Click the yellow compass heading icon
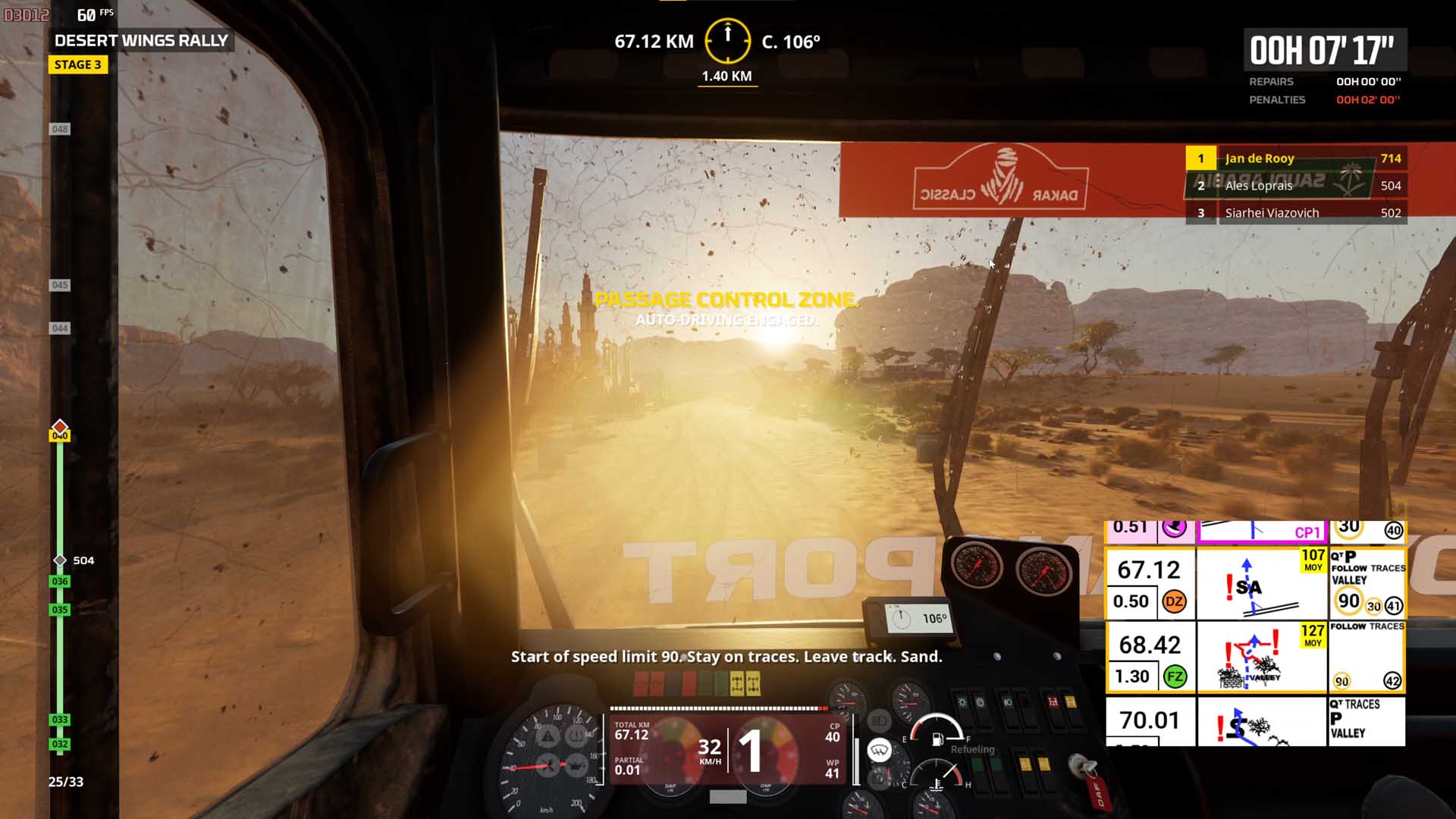This screenshot has height=819, width=1456. [x=727, y=40]
